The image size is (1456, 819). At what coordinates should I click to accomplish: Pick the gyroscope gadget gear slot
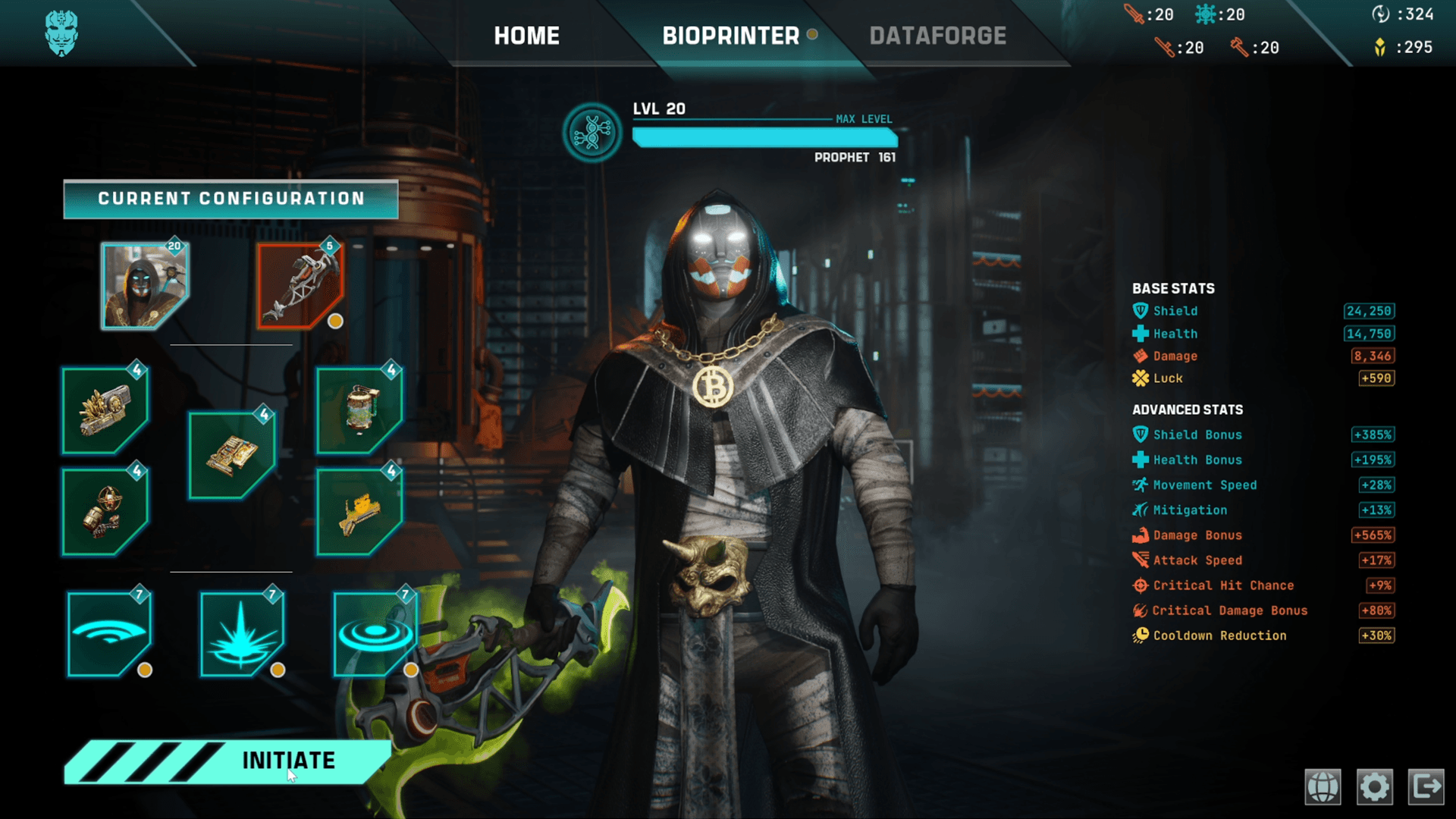pos(105,511)
